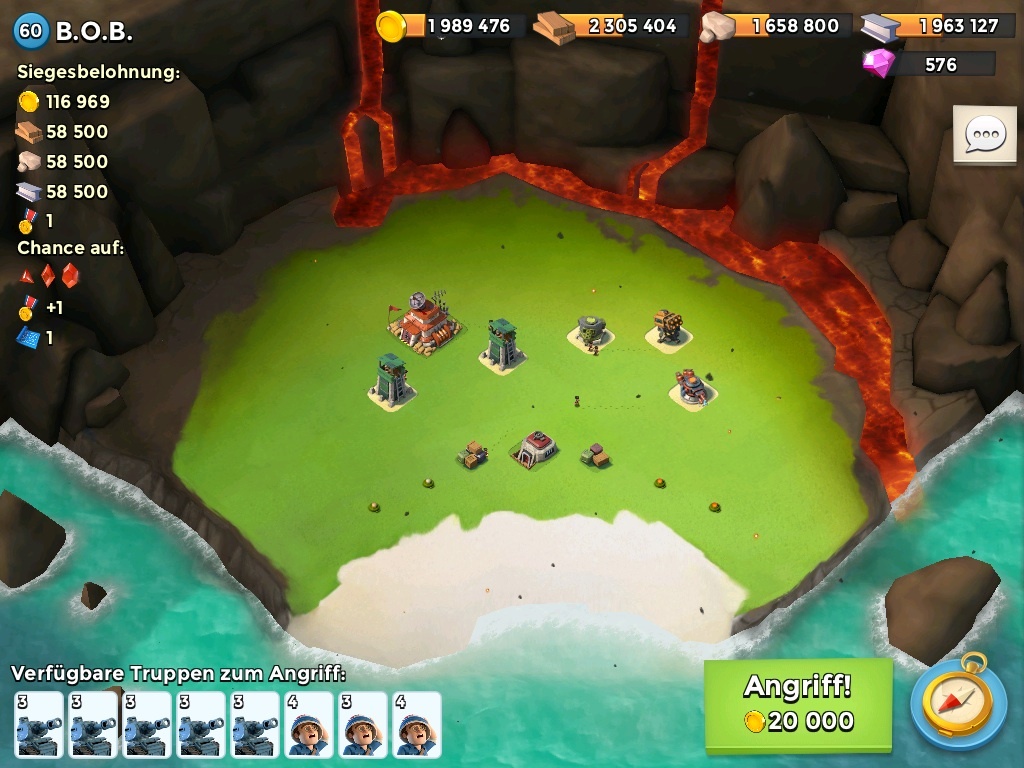Open the chat speech bubble
1024x768 pixels.
coord(984,134)
